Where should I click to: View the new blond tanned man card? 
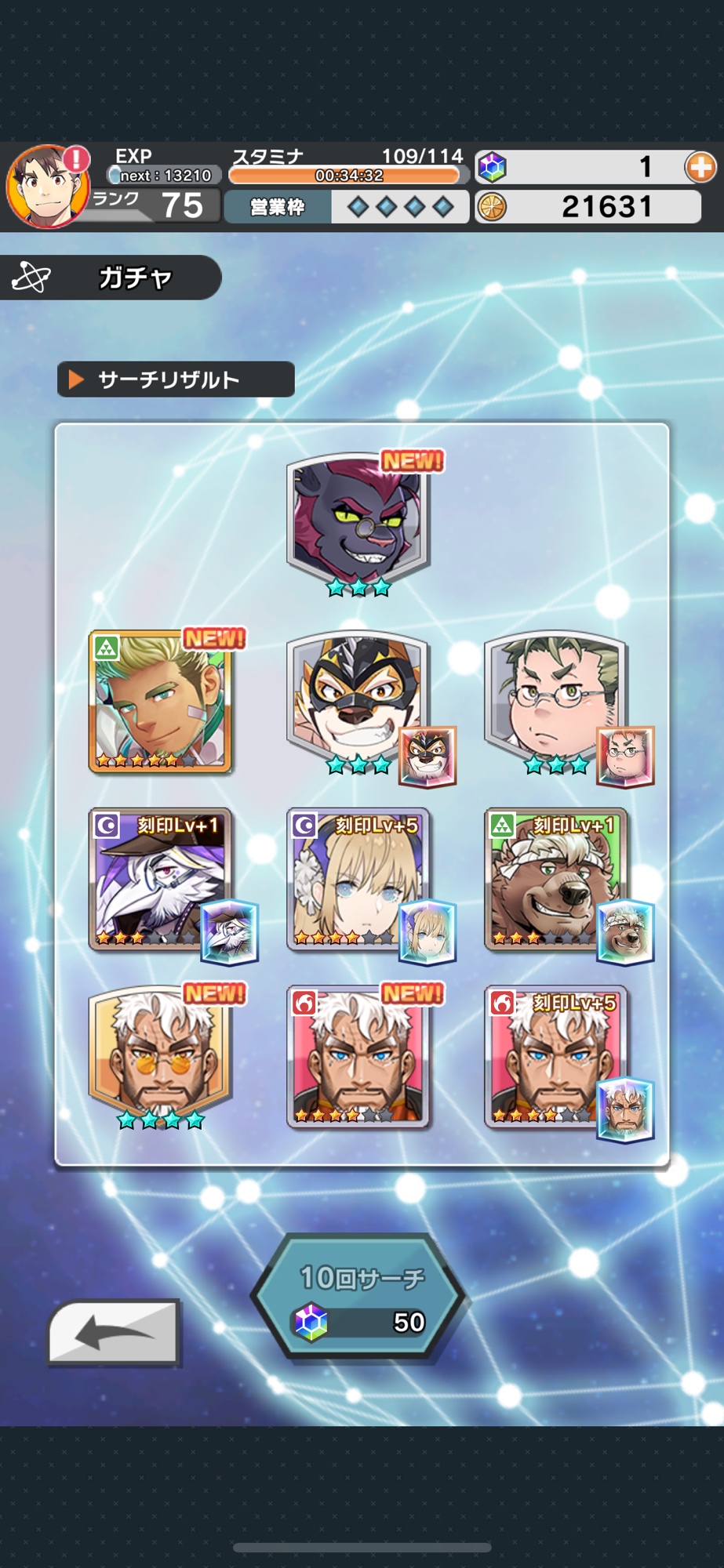[x=161, y=702]
